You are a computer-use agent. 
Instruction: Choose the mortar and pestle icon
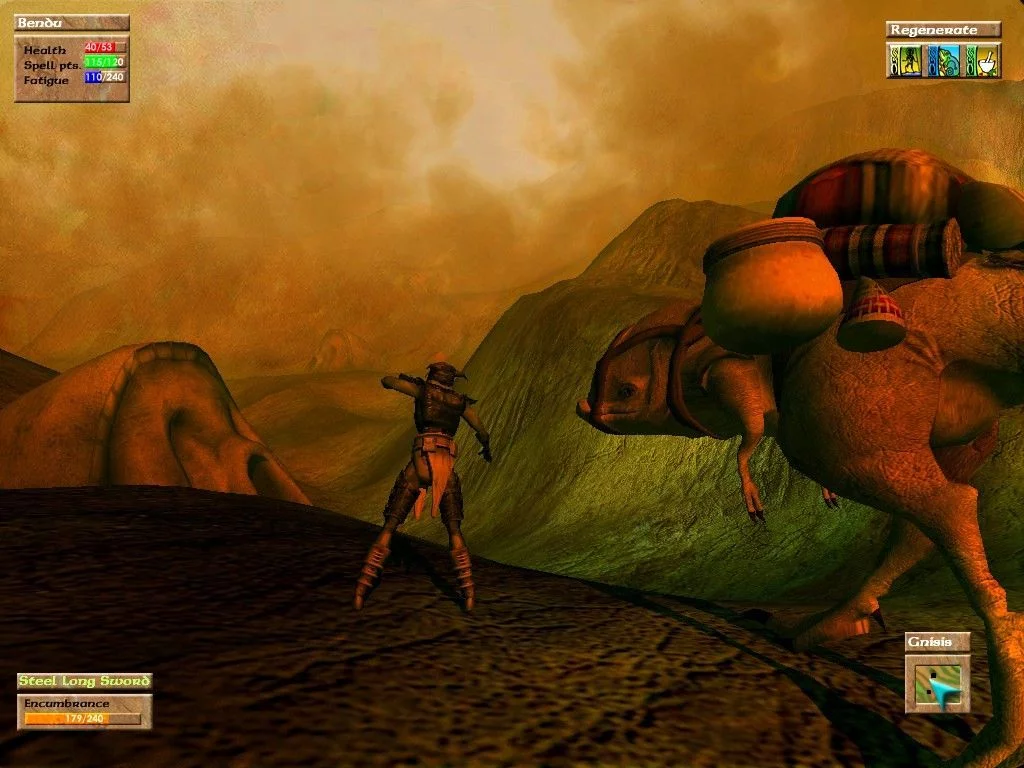tap(987, 61)
